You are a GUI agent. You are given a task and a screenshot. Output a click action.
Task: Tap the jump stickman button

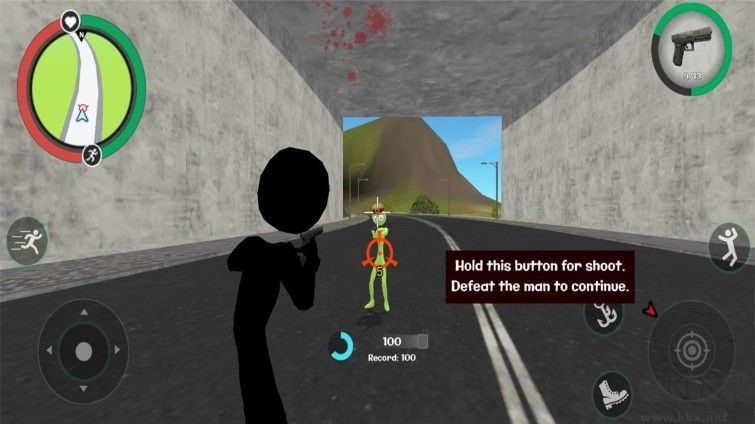tap(731, 246)
